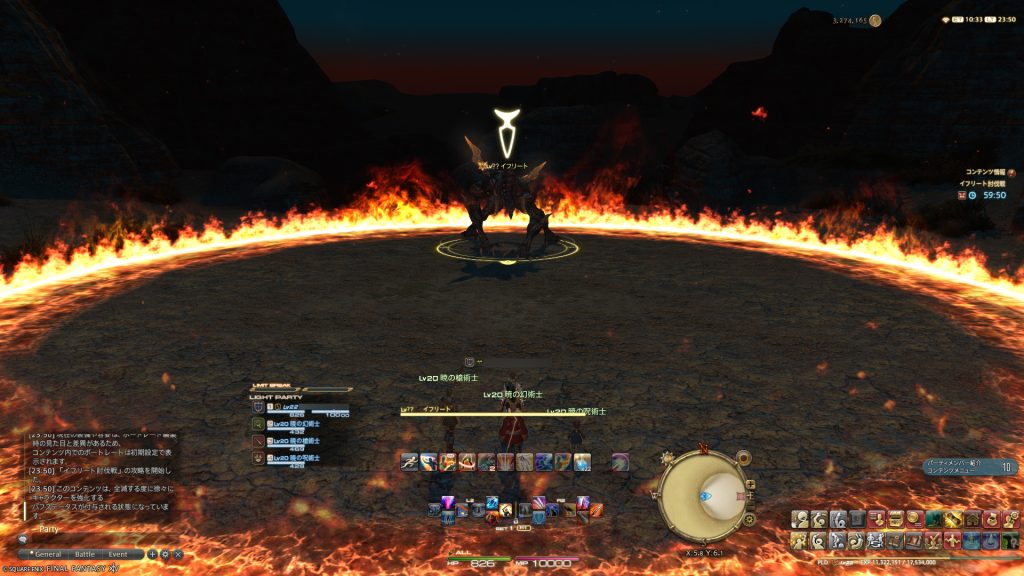1024x576 pixels.
Task: Open the パーティメンバー紹介 content menu panel
Action: coord(969,466)
